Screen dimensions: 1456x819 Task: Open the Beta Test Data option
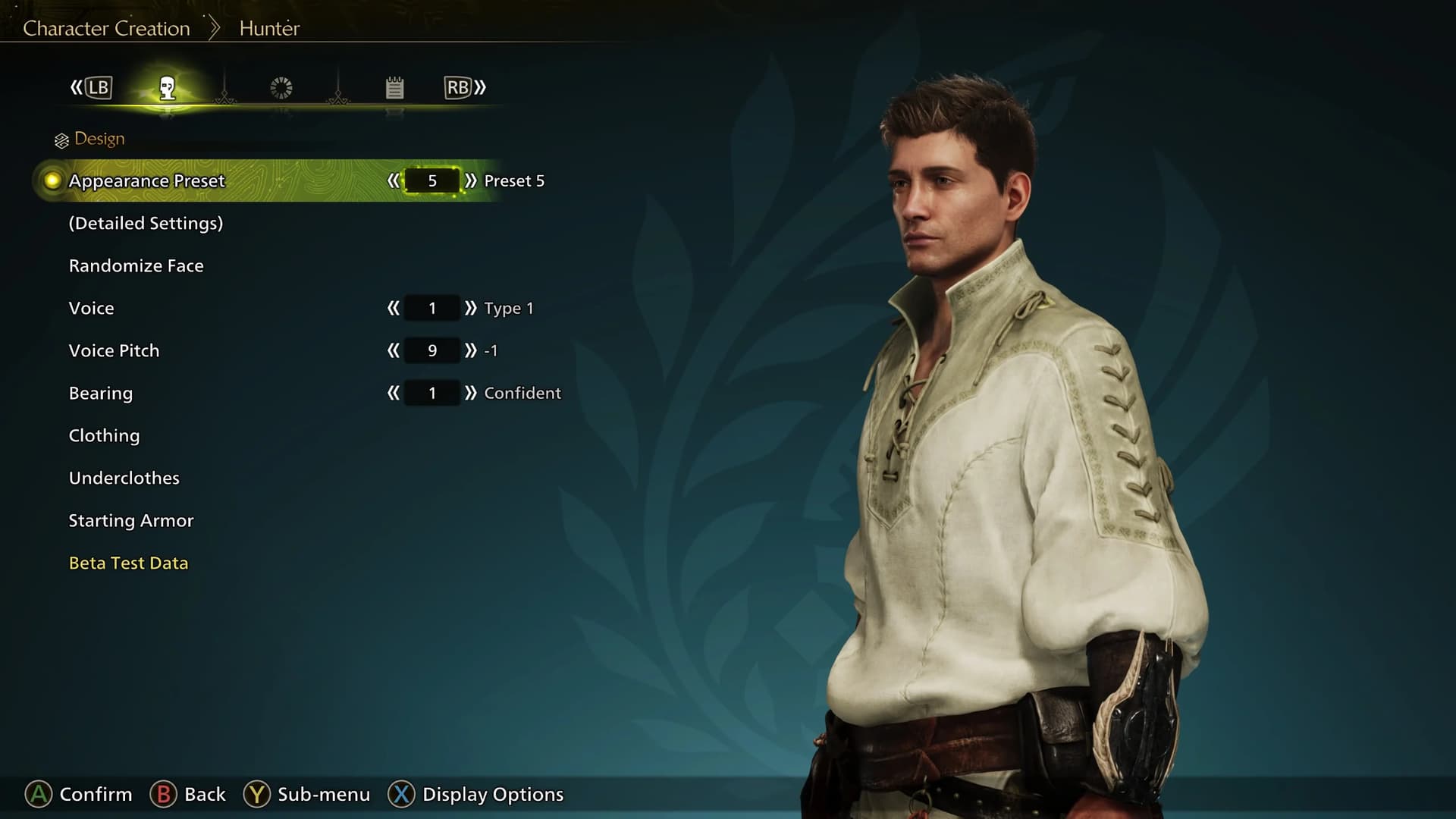pos(127,563)
